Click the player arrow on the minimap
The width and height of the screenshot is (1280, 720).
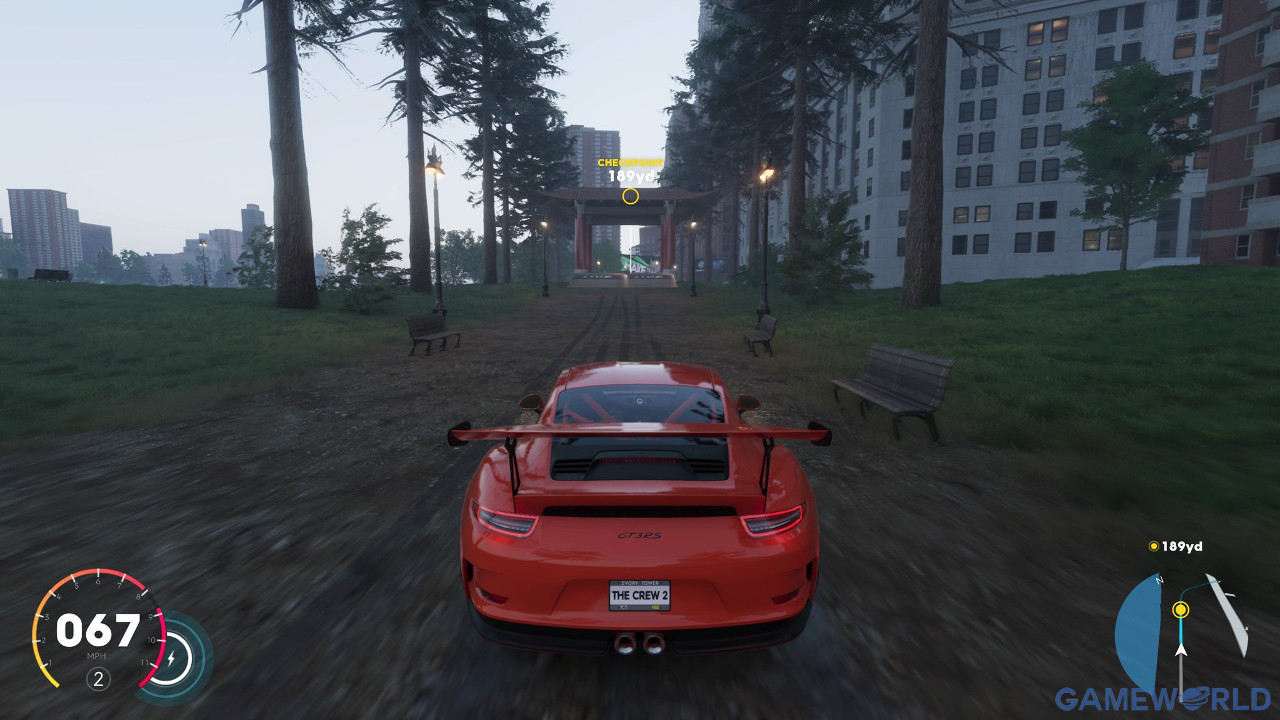(x=1181, y=650)
